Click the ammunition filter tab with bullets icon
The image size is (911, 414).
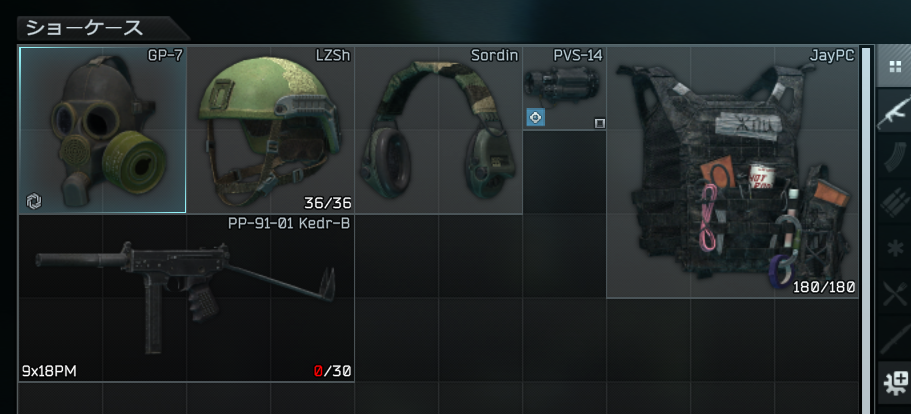point(893,203)
